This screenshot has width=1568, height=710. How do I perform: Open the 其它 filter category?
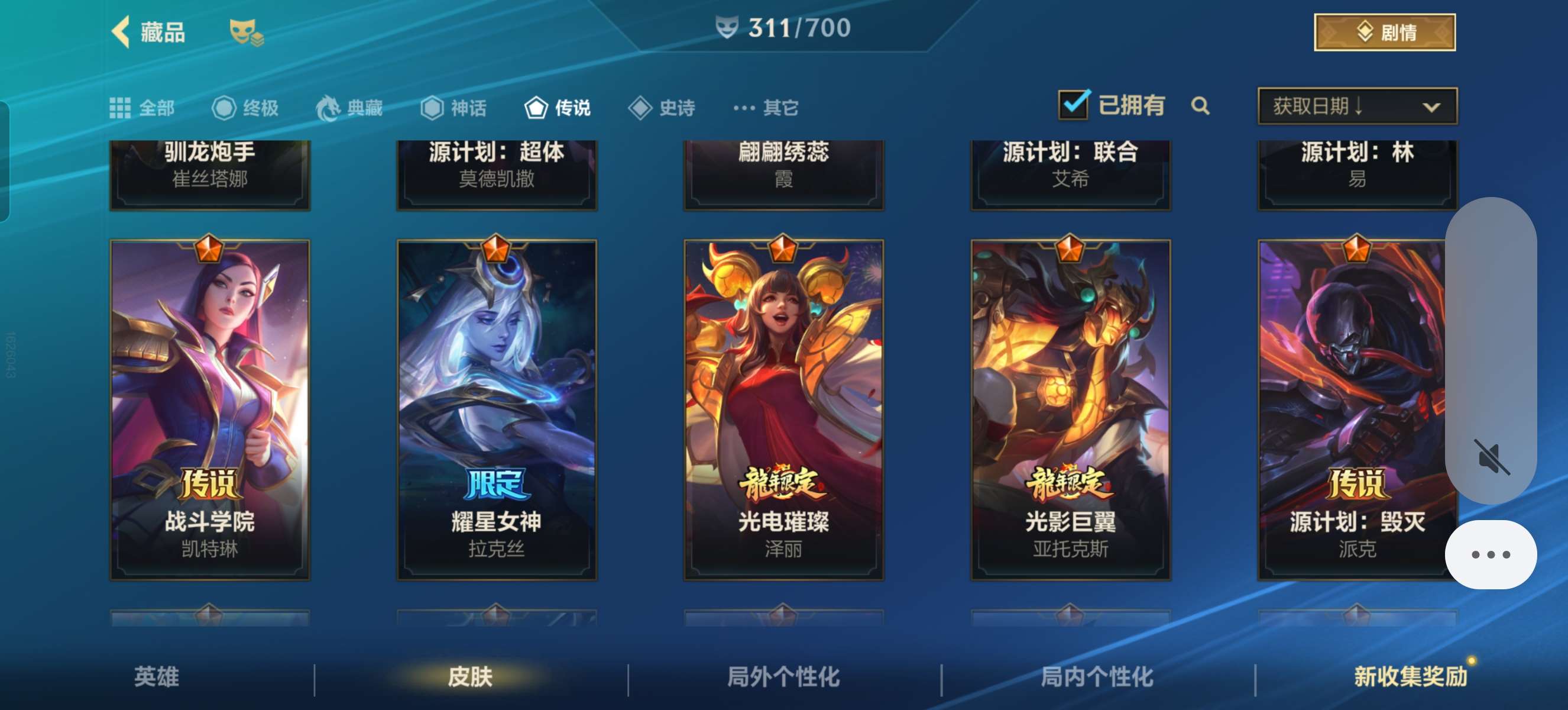[x=766, y=108]
